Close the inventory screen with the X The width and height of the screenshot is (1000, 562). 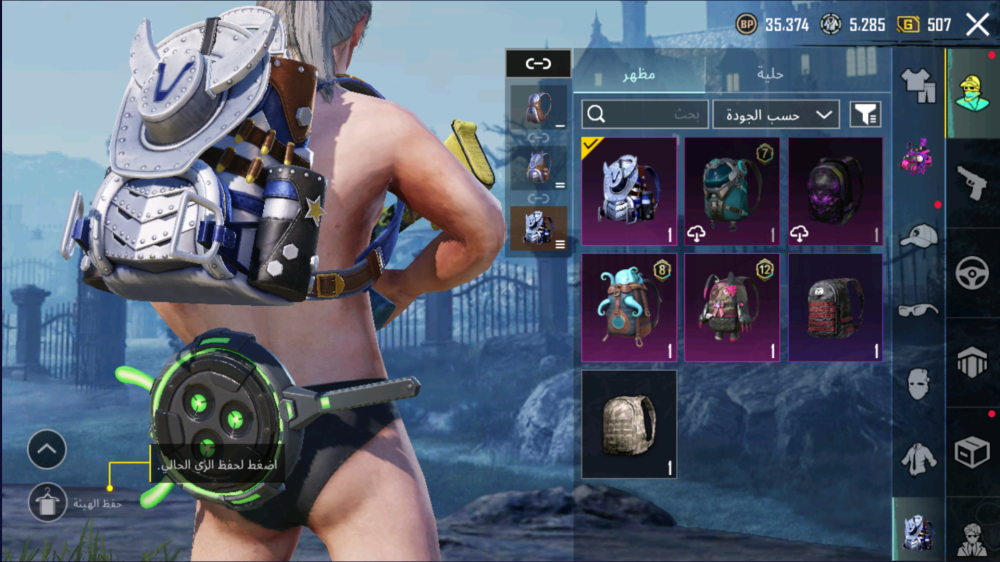pos(977,25)
